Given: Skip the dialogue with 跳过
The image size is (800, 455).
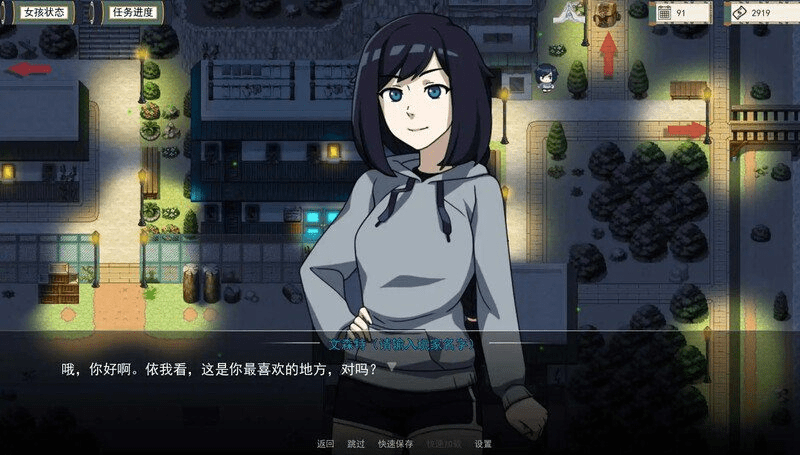Looking at the screenshot, I should (356, 443).
